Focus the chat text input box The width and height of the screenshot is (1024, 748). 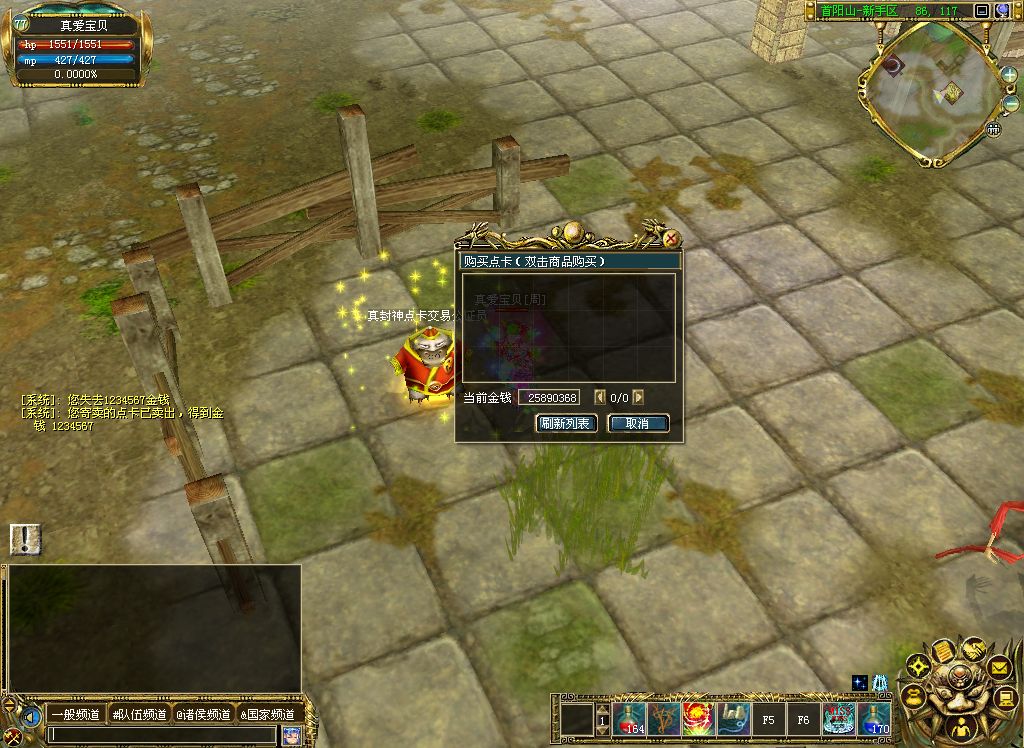click(160, 735)
